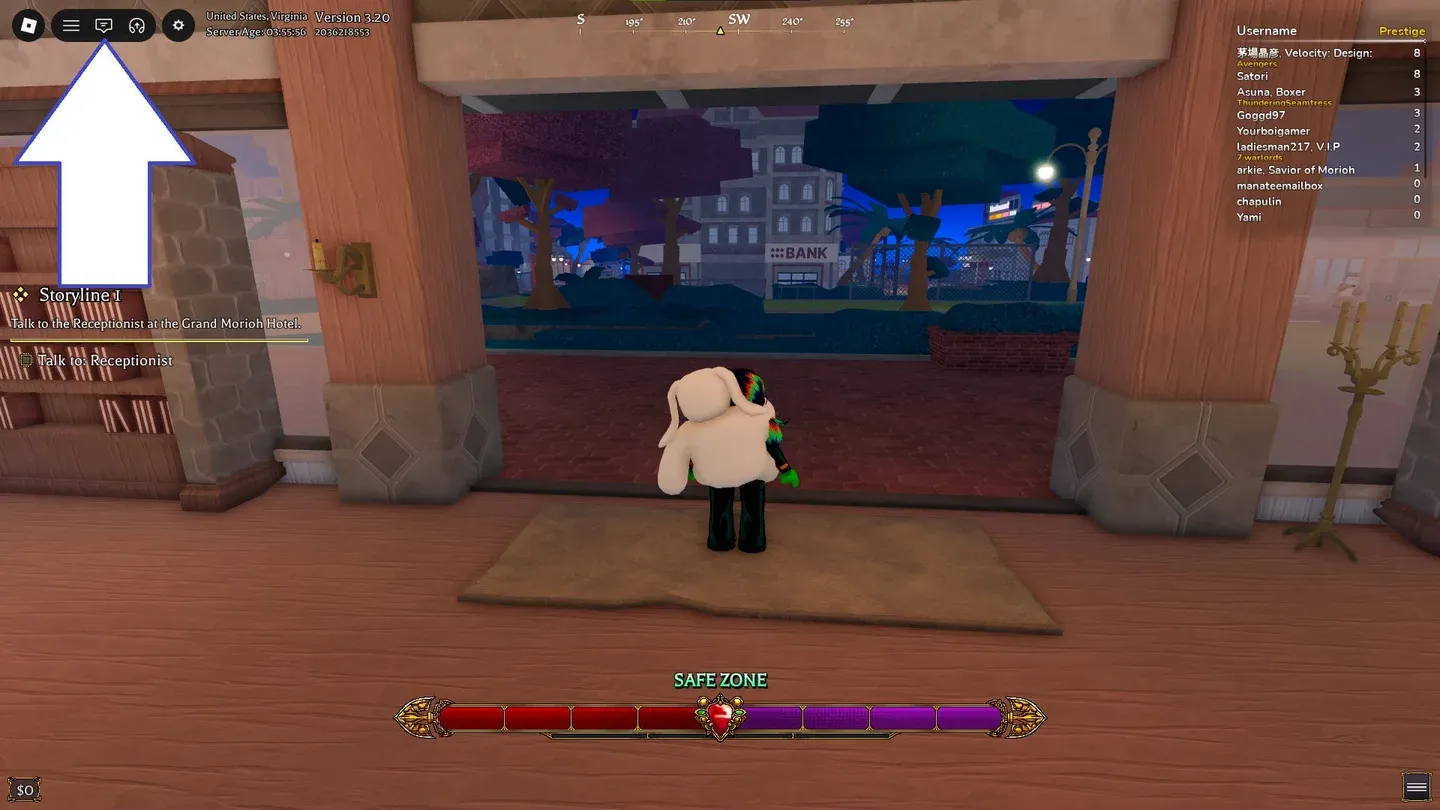Click the Server Age timer text
The image size is (1440, 810).
click(255, 29)
